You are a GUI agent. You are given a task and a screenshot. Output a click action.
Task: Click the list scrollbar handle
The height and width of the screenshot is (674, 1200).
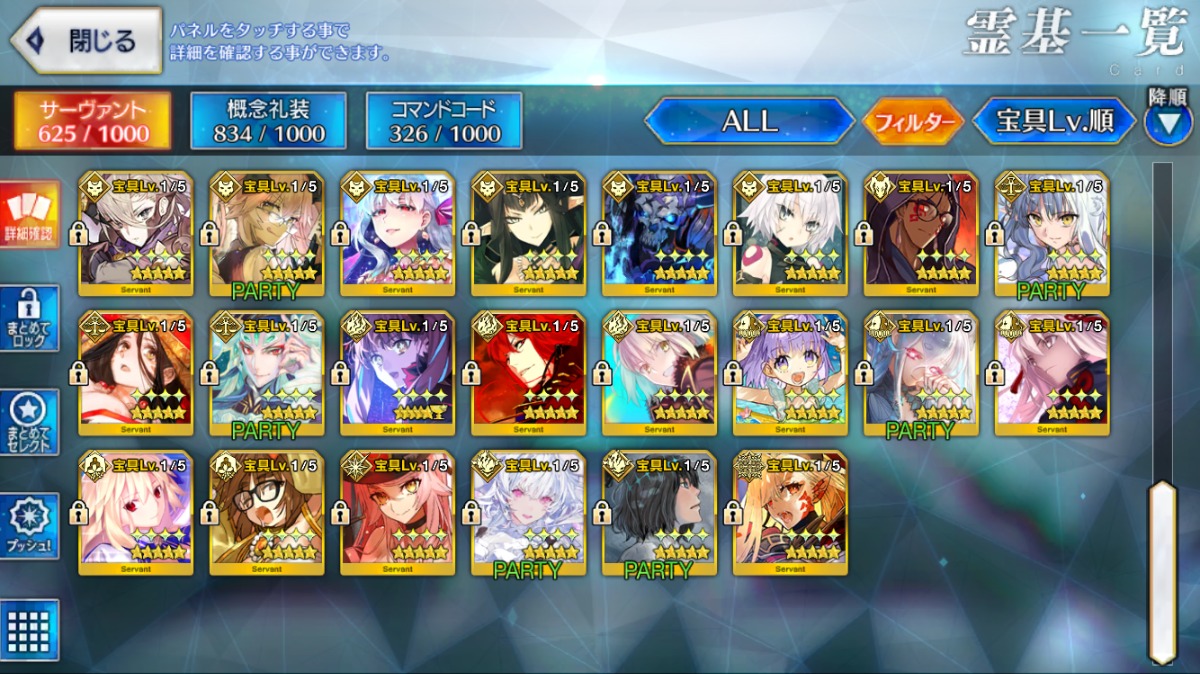coord(1161,570)
